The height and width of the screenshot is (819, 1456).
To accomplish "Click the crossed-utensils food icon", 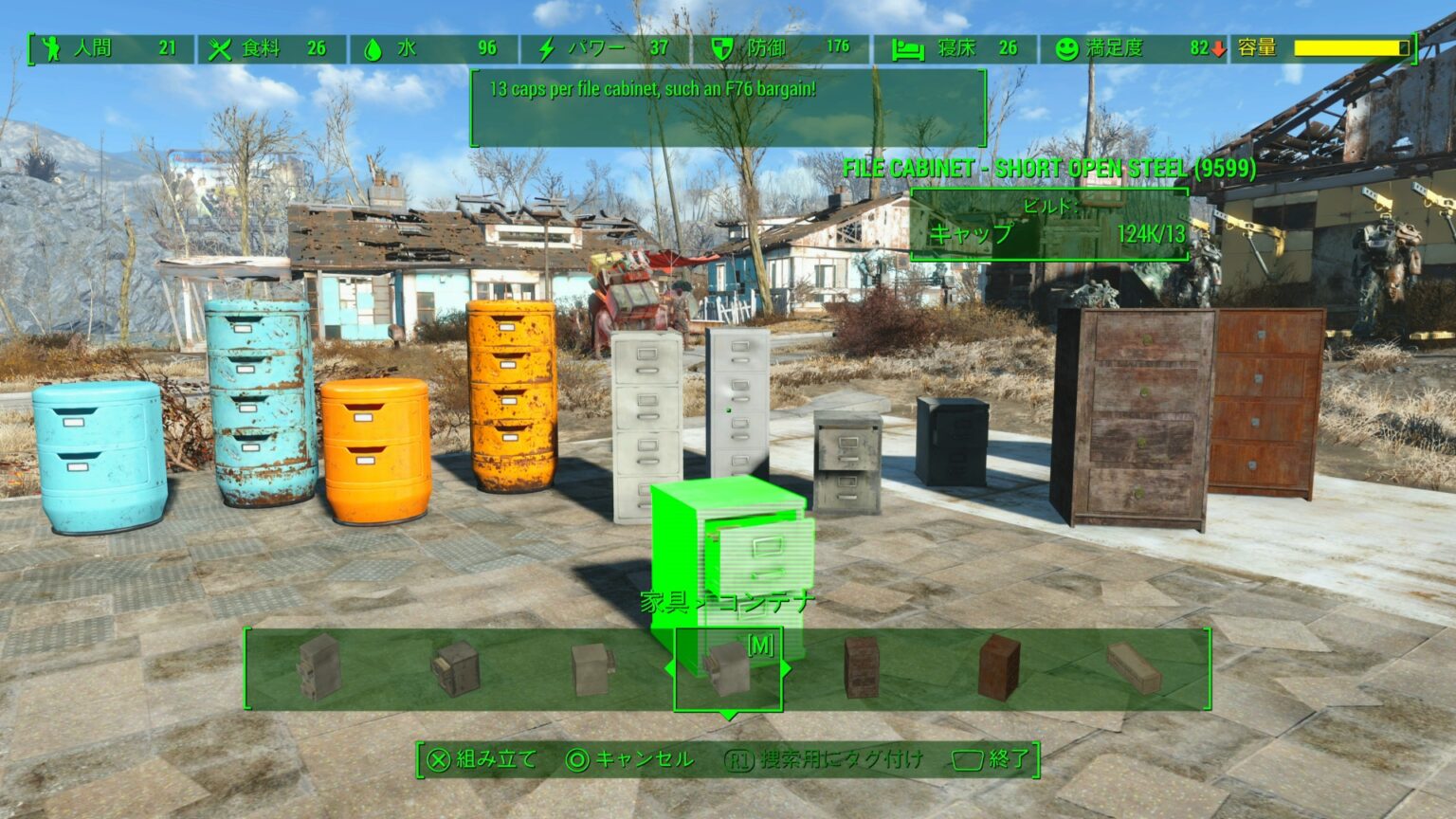I will [220, 48].
